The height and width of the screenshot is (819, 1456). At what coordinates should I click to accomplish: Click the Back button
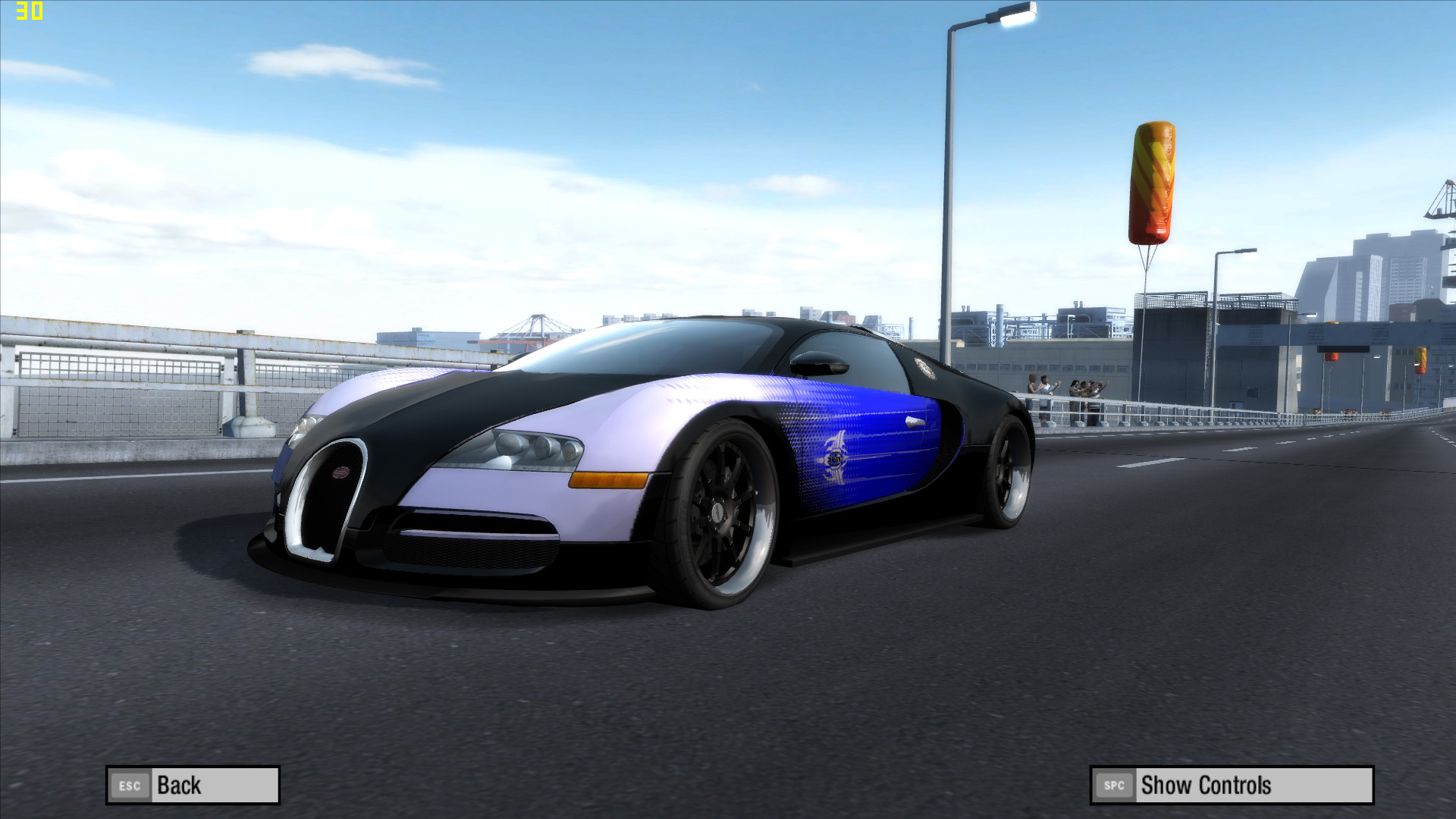point(193,785)
